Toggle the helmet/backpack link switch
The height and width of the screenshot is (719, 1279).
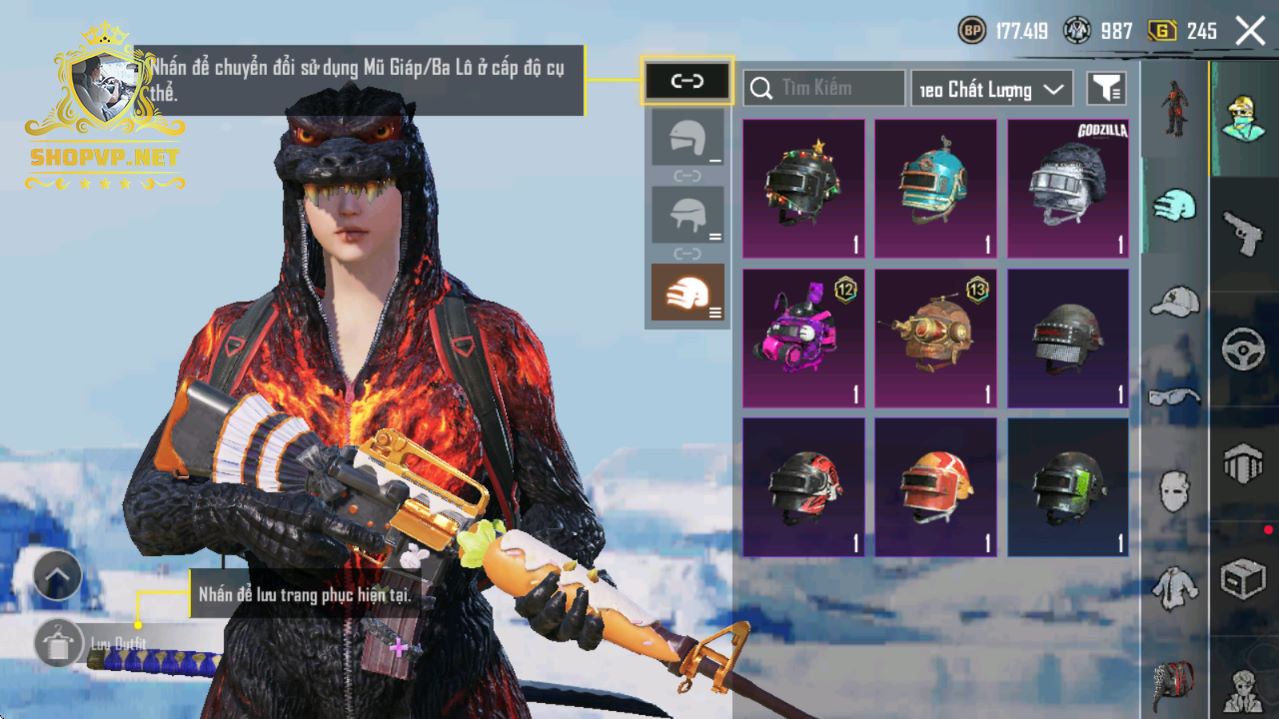coord(687,81)
